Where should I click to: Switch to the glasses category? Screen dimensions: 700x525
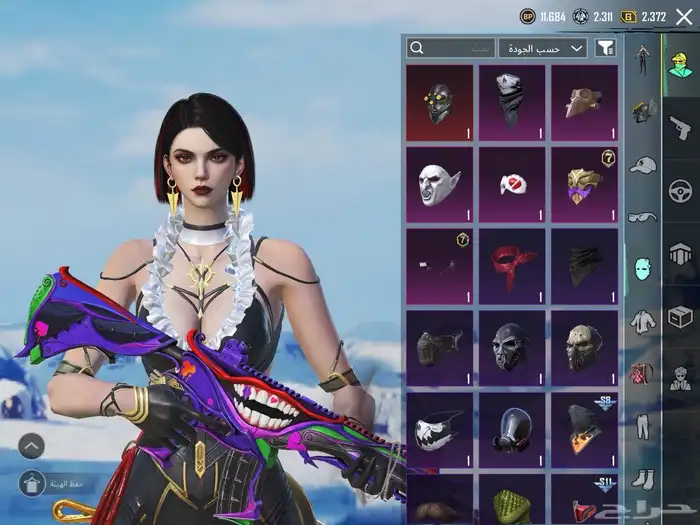[x=642, y=216]
